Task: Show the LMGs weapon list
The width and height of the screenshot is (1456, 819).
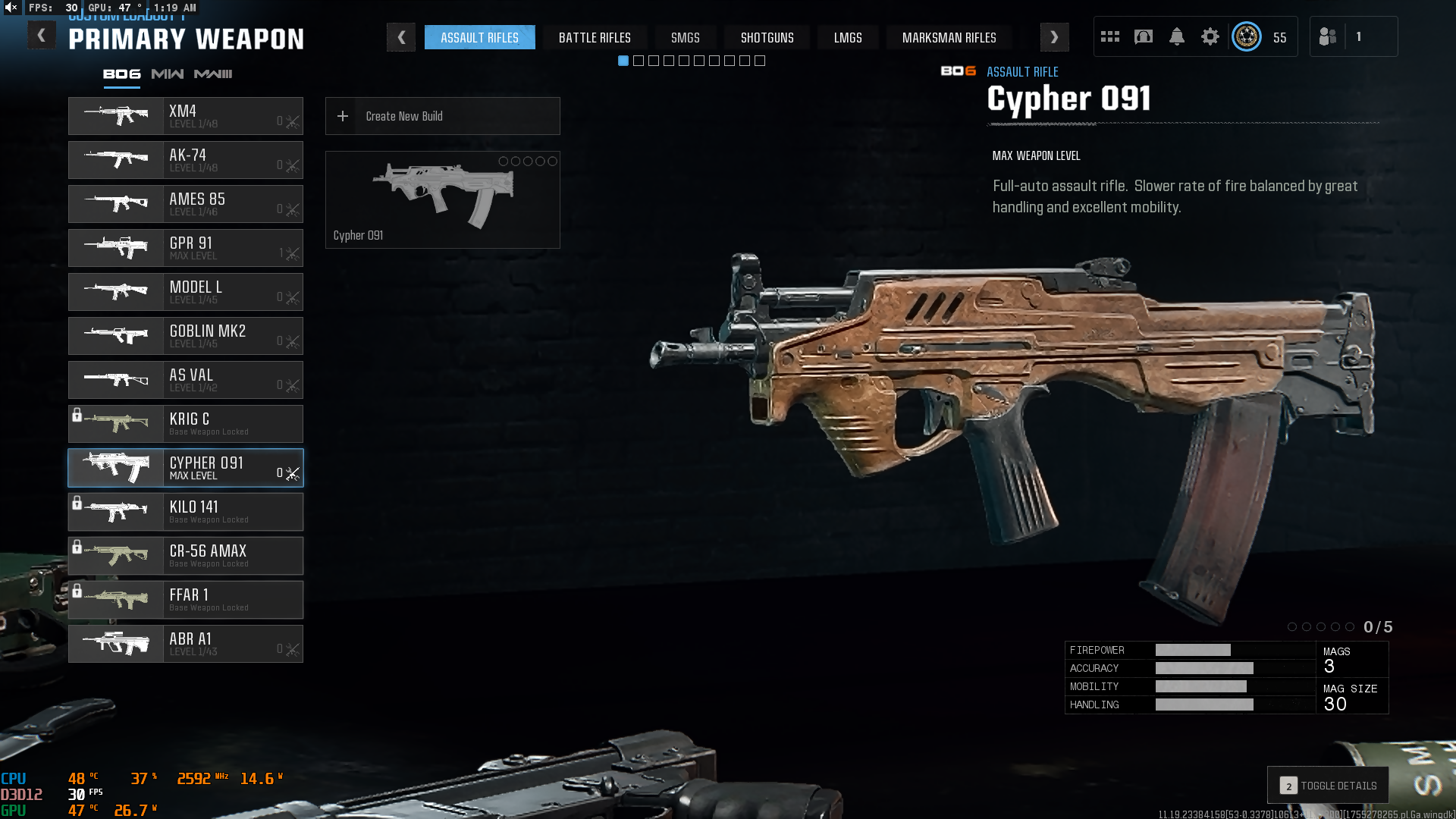Action: (x=847, y=37)
